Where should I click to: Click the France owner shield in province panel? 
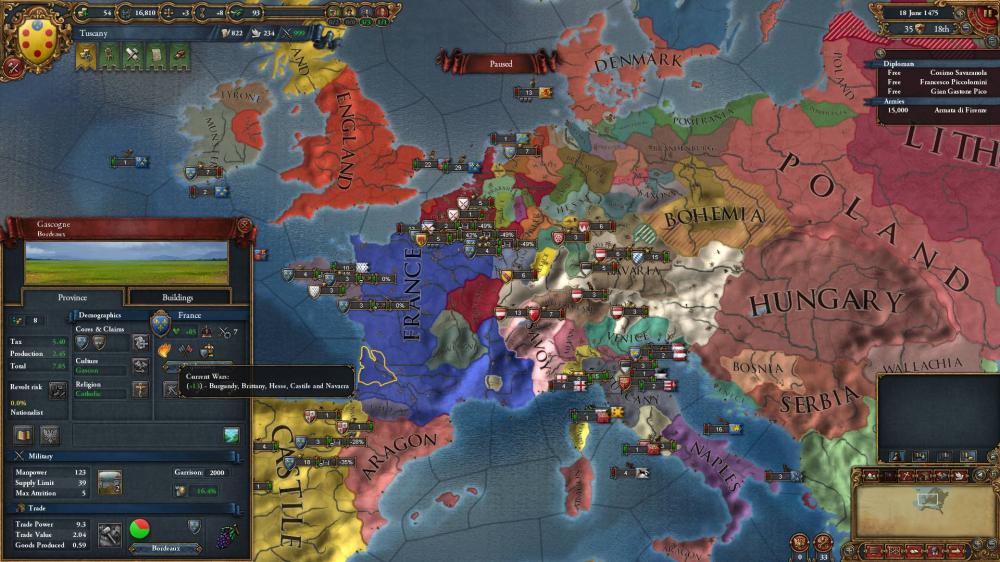[x=160, y=323]
